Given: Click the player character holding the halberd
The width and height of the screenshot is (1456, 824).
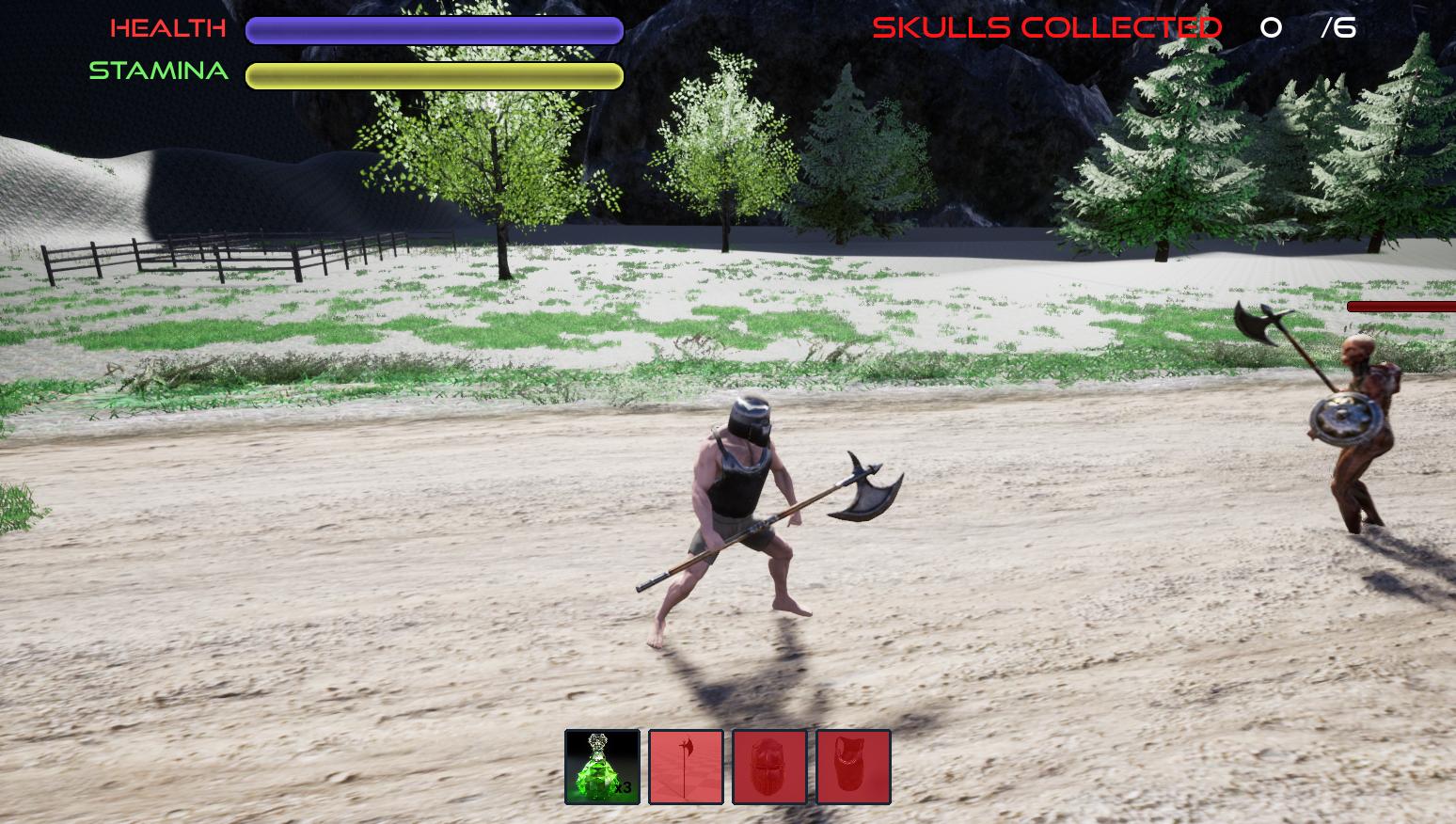Looking at the screenshot, I should 743,517.
